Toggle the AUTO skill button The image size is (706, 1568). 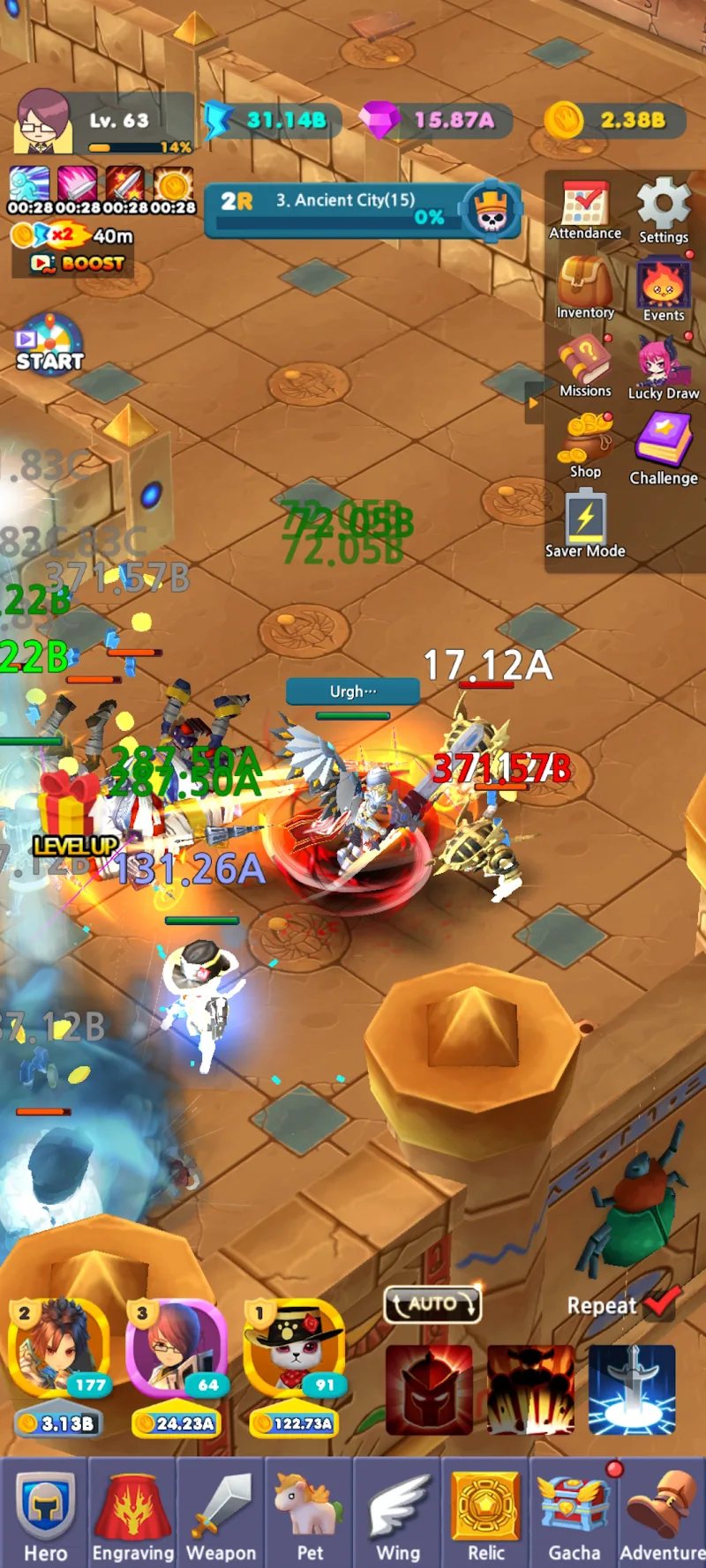(432, 1303)
